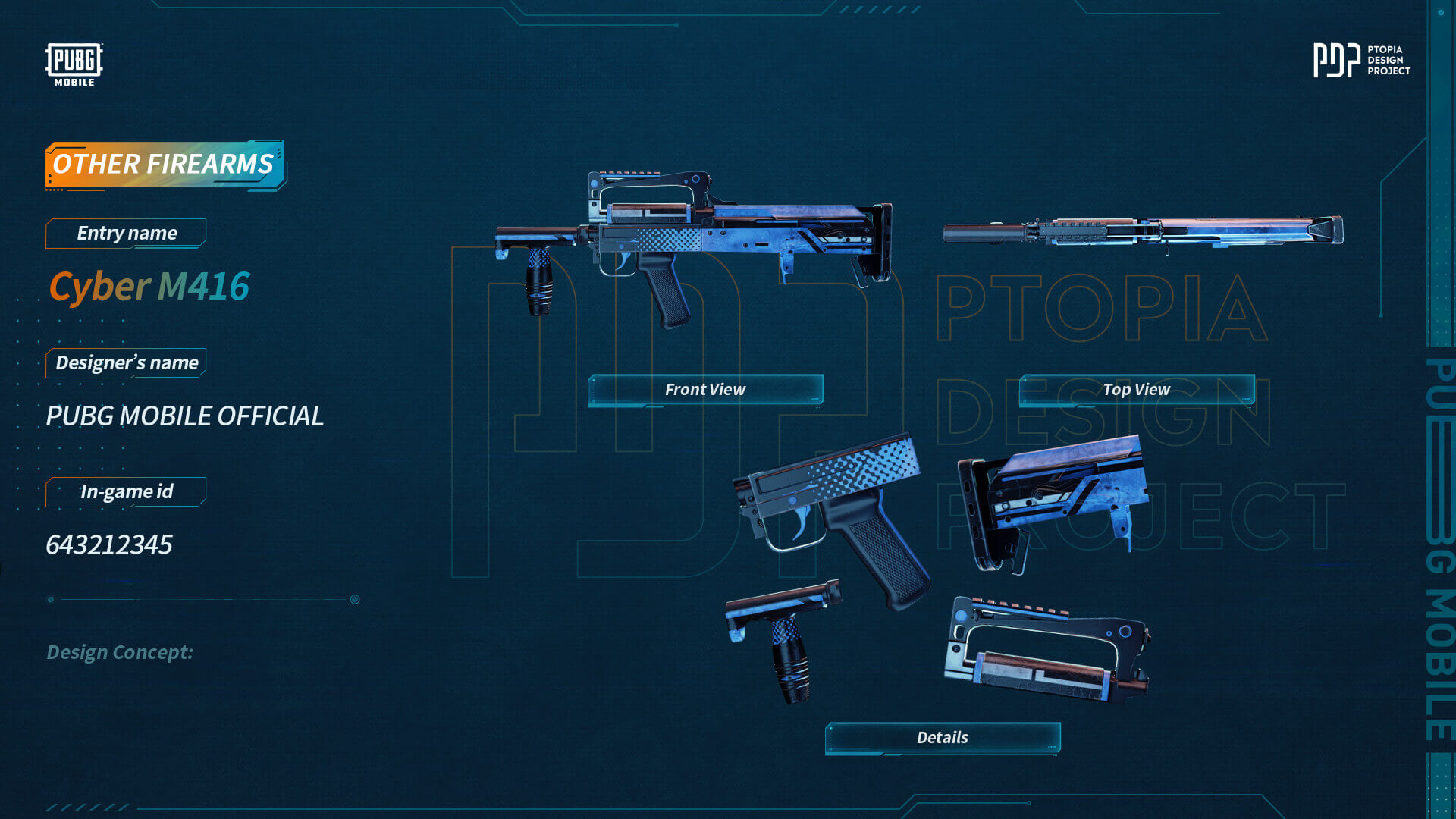Viewport: 1456px width, 819px height.
Task: Click the PUBG Mobile logo
Action: click(74, 64)
